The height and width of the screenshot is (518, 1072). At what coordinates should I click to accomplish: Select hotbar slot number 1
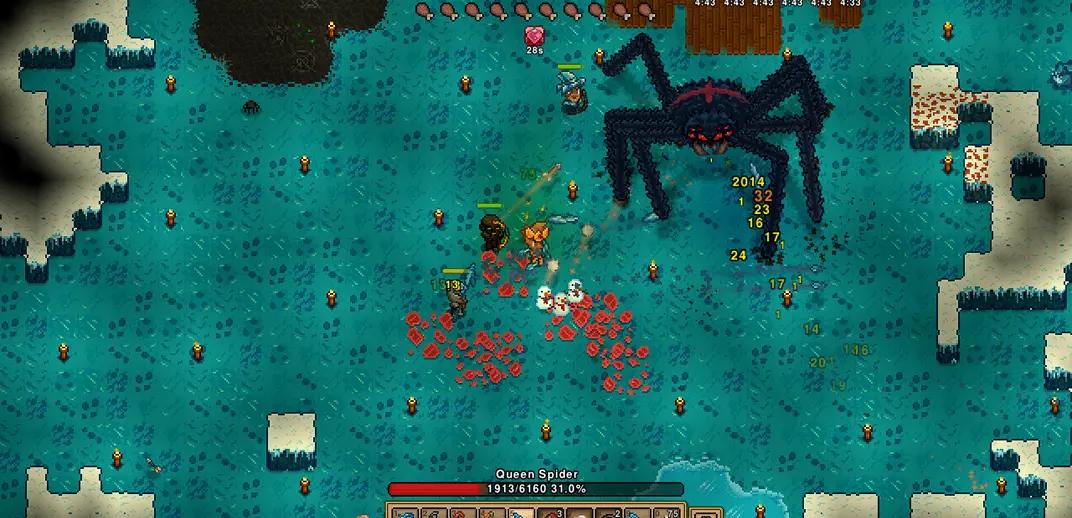click(x=403, y=512)
